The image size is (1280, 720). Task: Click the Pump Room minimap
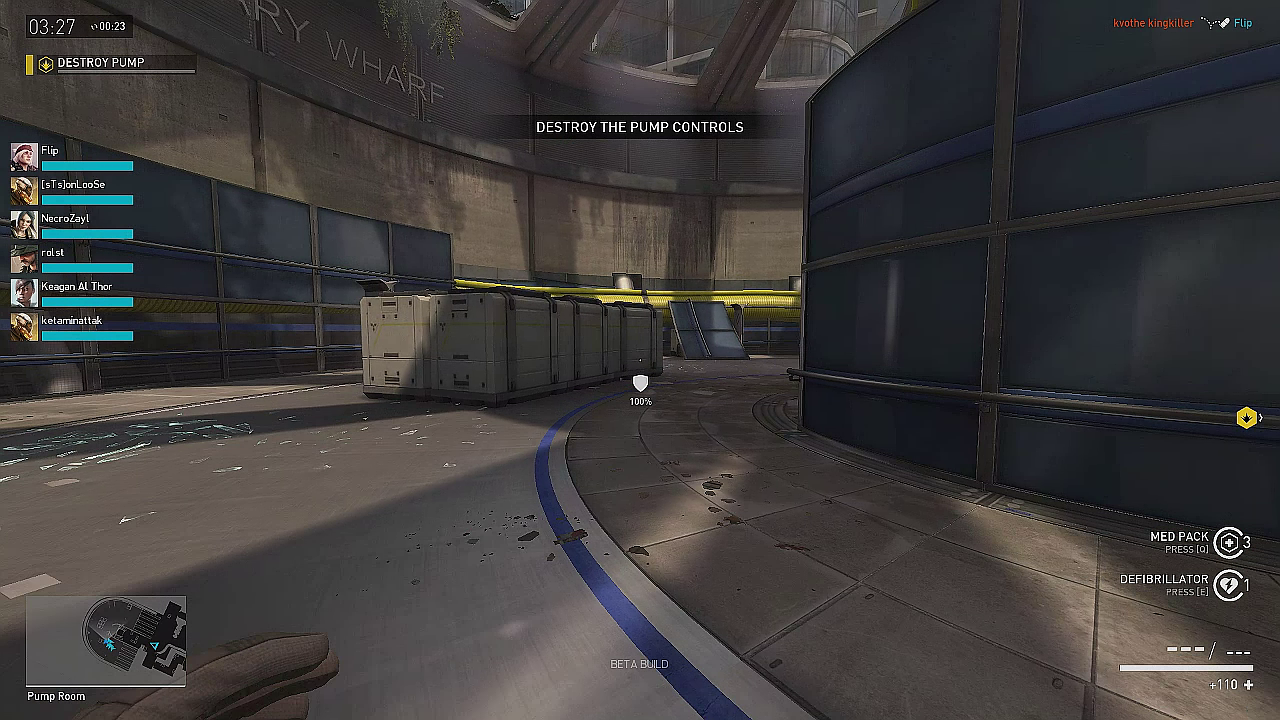point(106,641)
